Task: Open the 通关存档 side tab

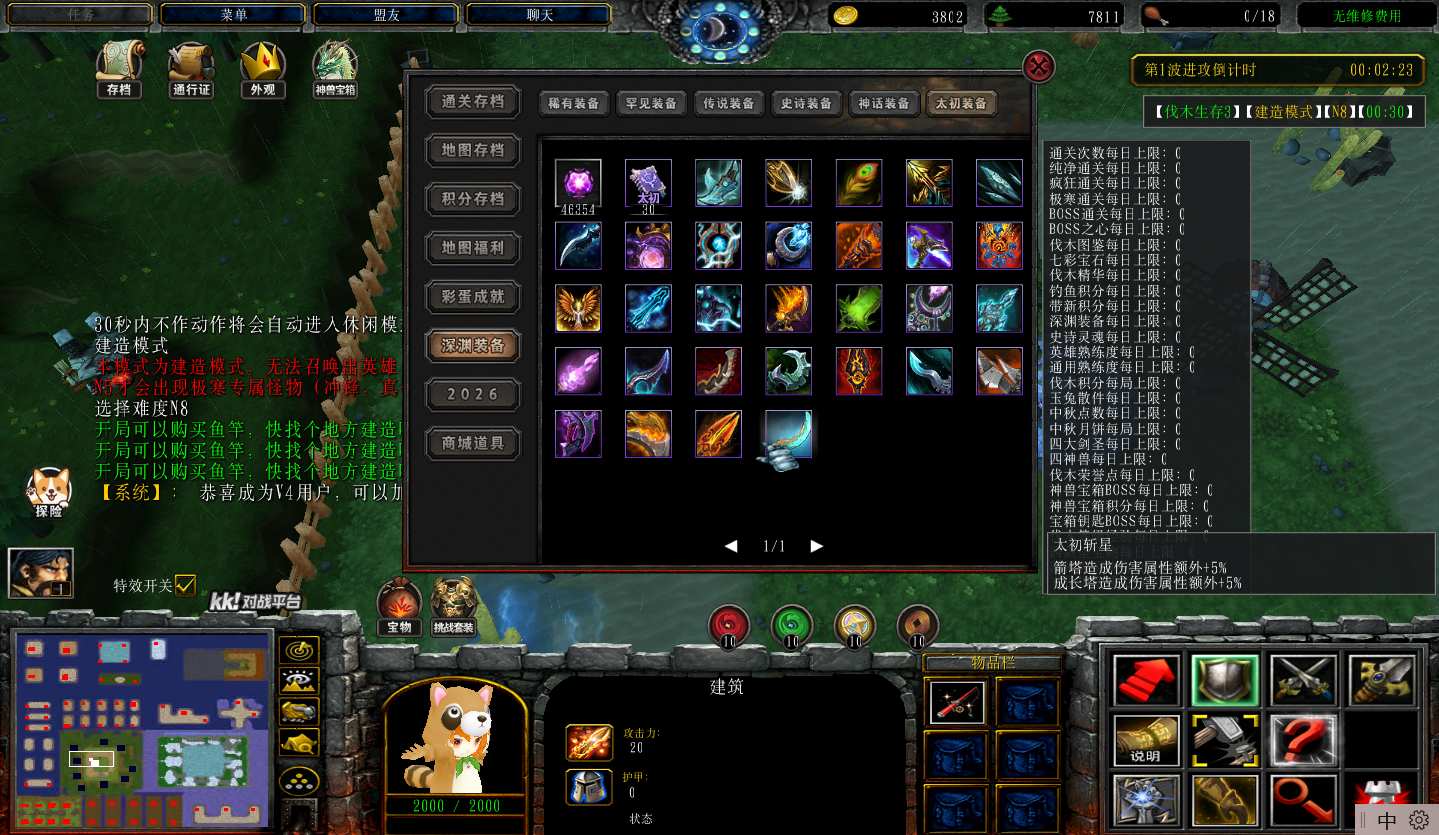Action: (473, 101)
